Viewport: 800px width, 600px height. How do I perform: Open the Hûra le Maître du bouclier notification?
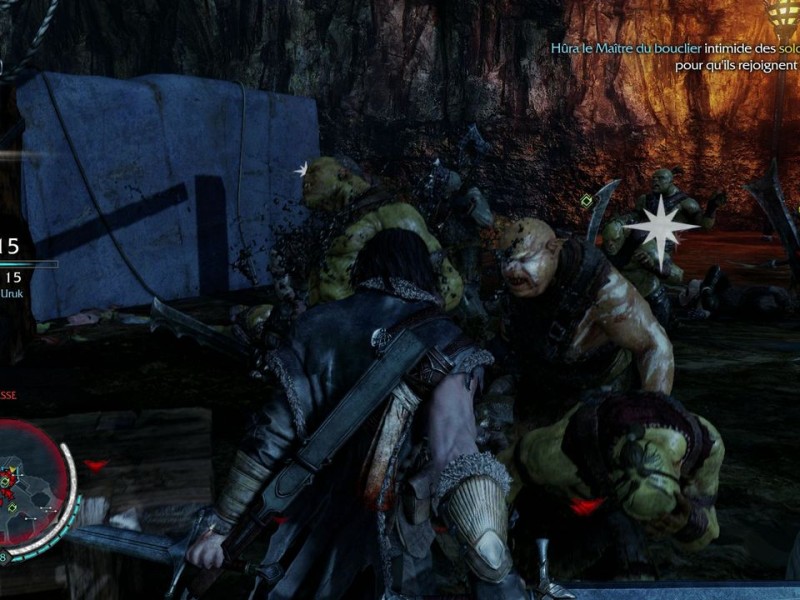675,55
